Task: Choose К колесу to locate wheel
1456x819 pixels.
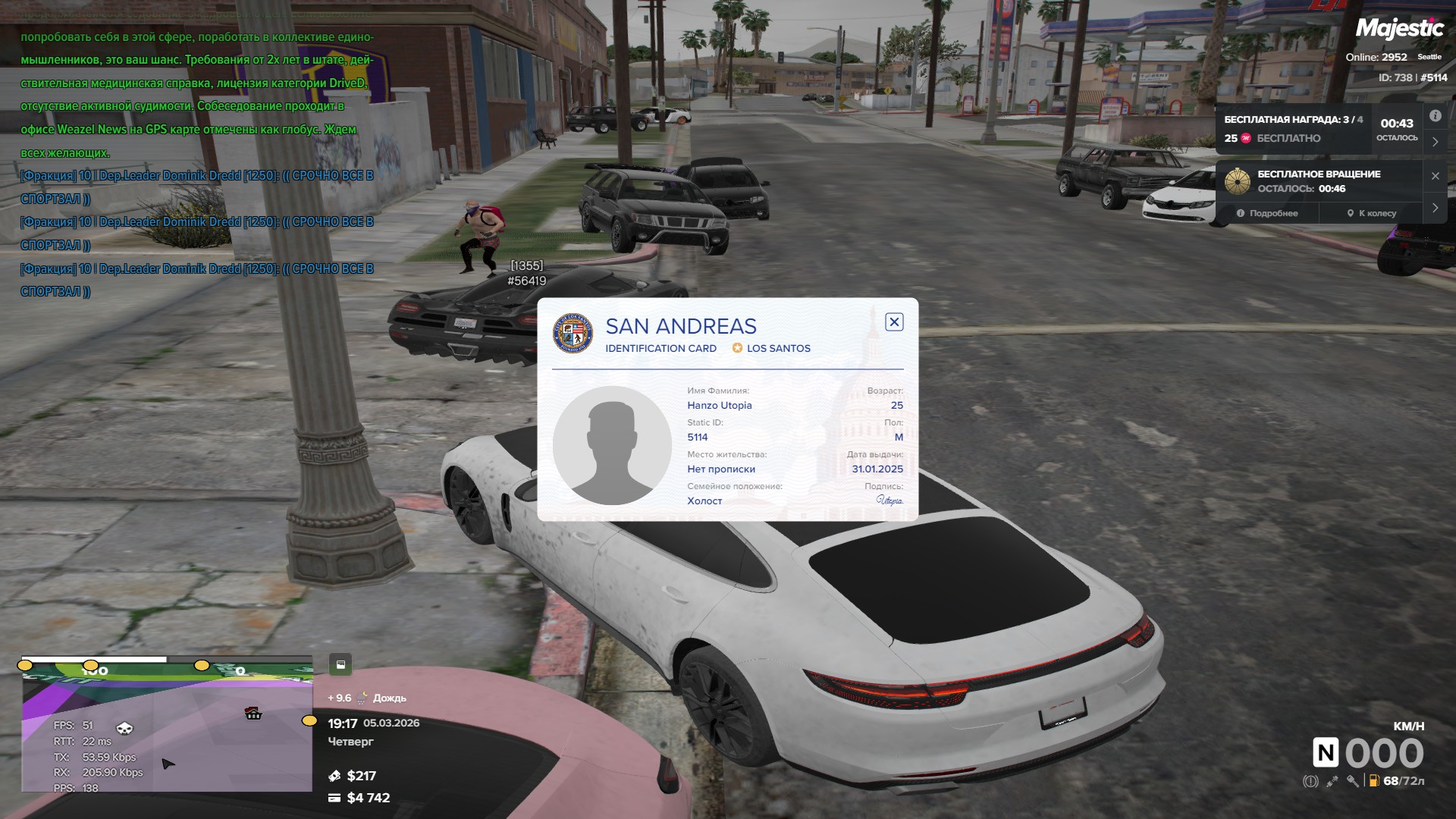Action: coord(1371,214)
